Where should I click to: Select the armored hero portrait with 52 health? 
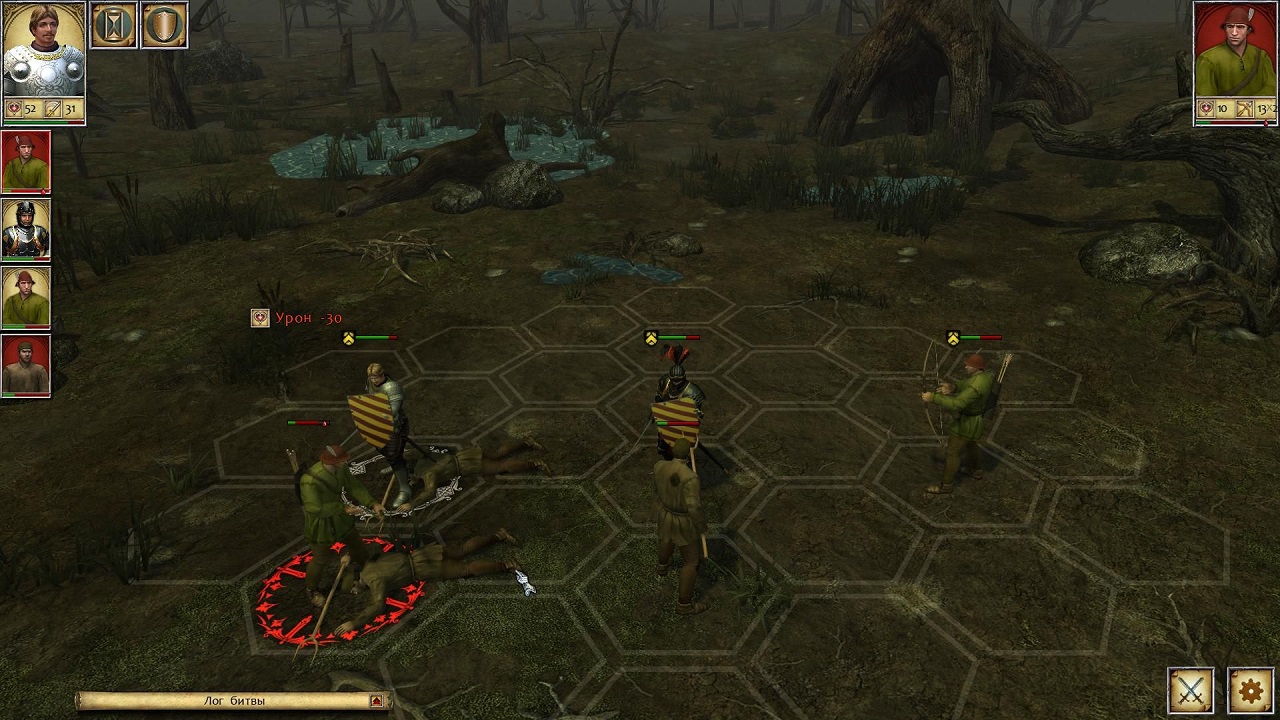(x=44, y=51)
